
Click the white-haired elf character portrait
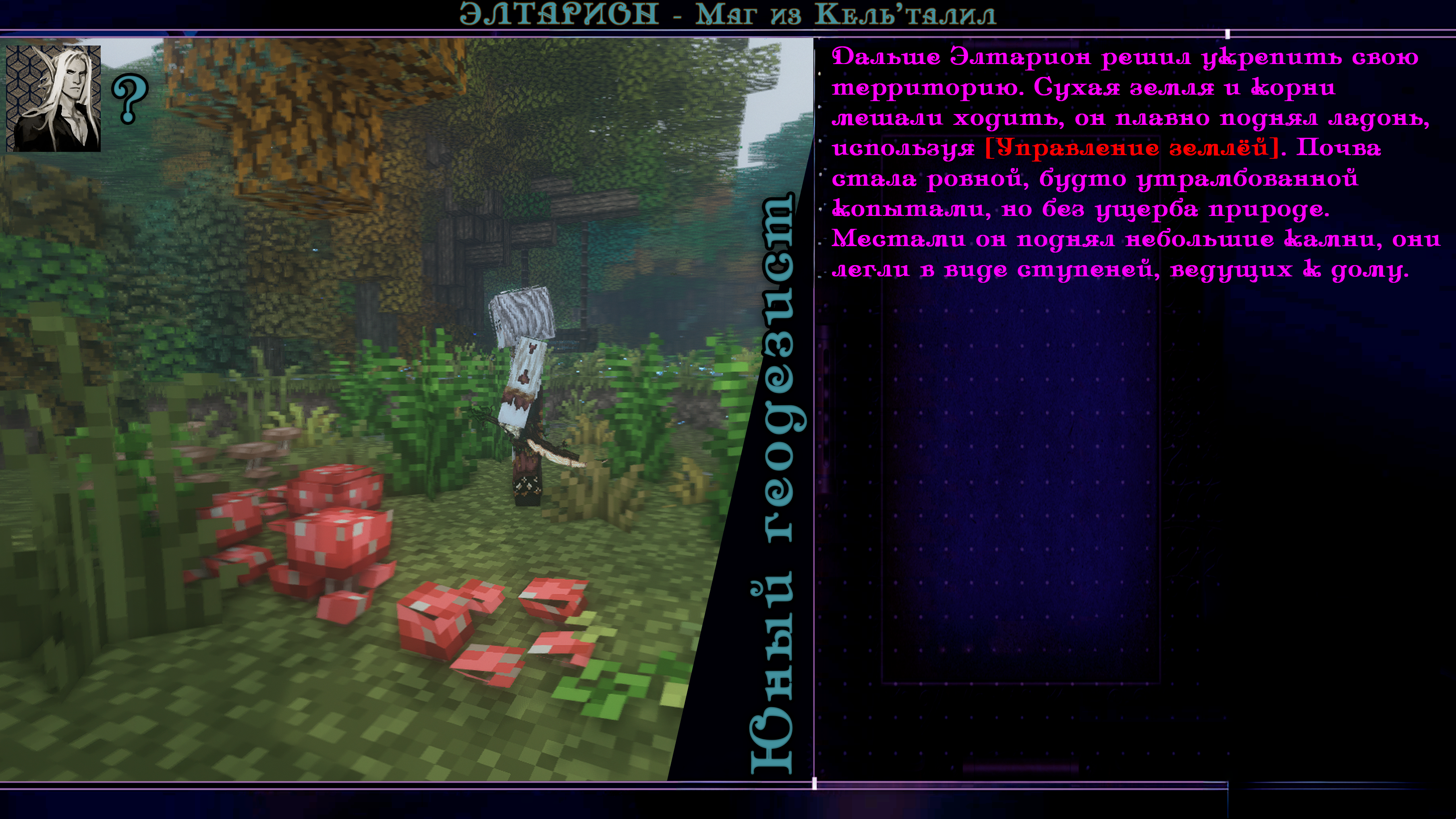tap(53, 98)
